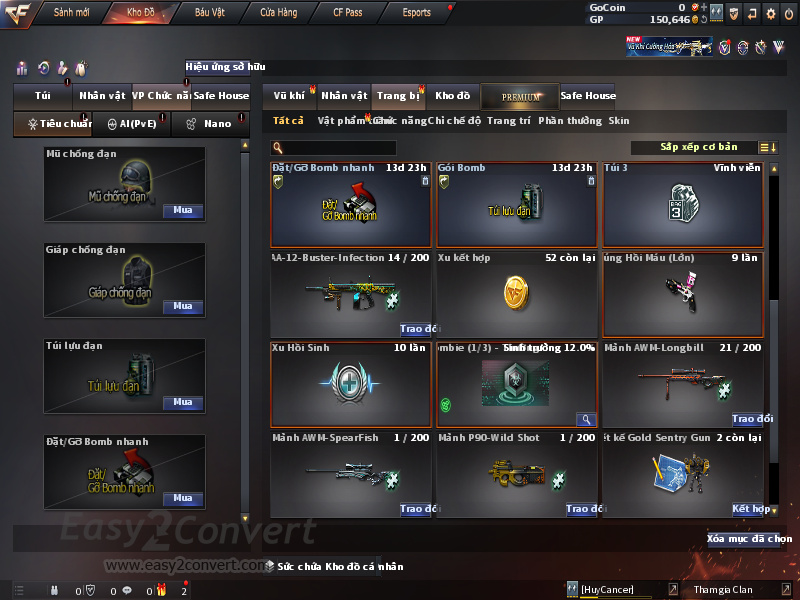Viewport: 800px width, 600px height.
Task: Buy the Giáp chống đạn armor
Action: pos(183,307)
